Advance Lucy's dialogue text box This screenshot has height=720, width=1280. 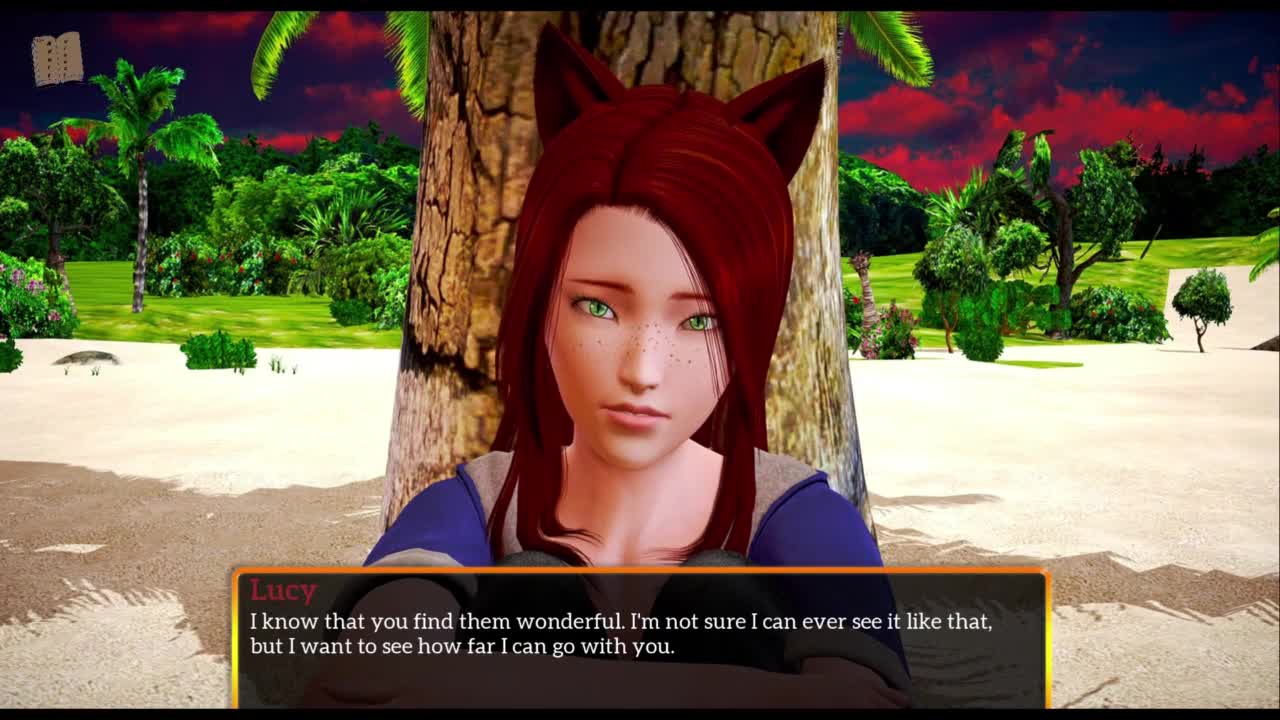[x=640, y=638]
